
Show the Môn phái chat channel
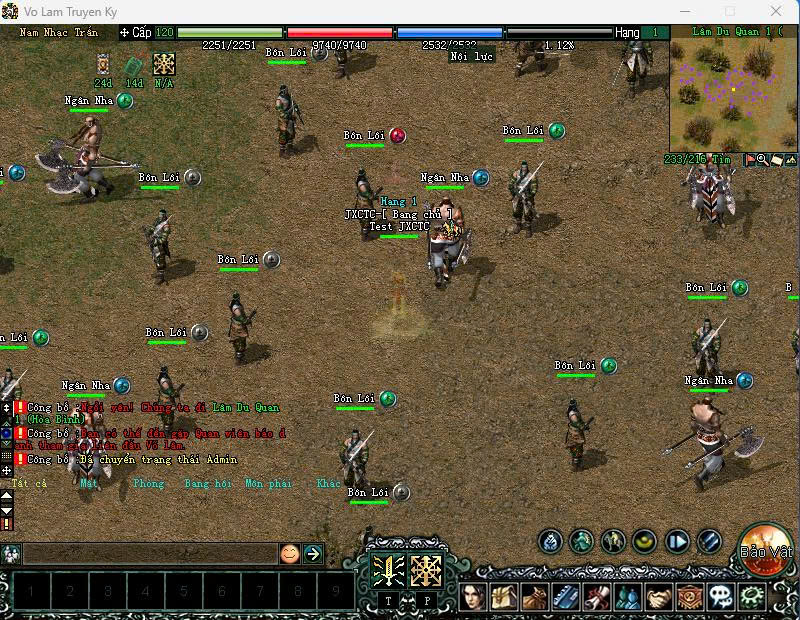[268, 483]
